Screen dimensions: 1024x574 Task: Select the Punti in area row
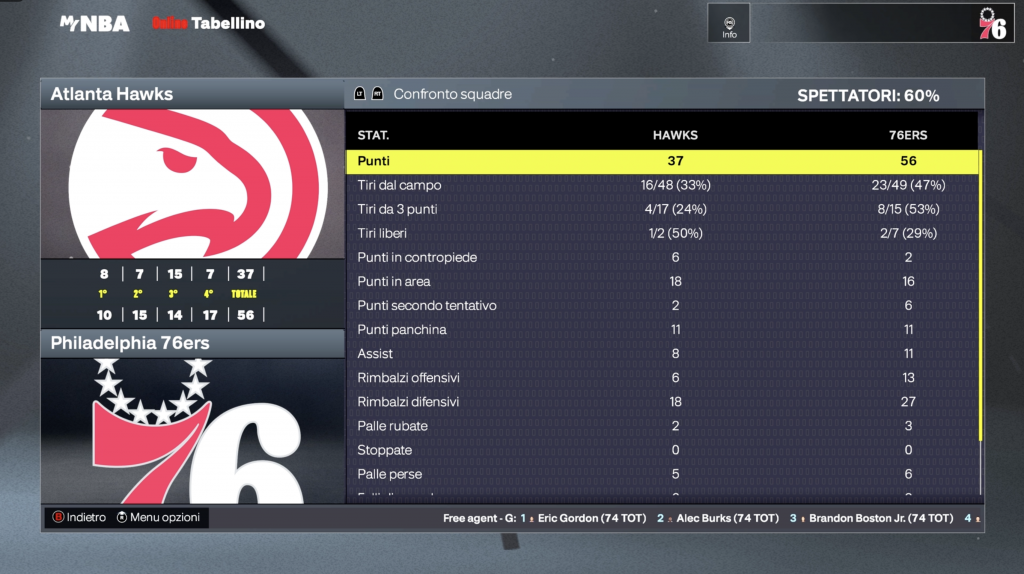coord(662,281)
